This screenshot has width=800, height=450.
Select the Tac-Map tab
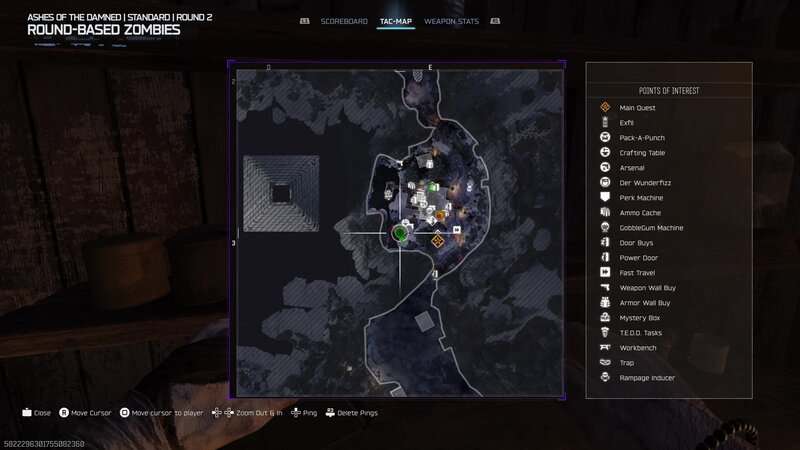click(x=396, y=20)
